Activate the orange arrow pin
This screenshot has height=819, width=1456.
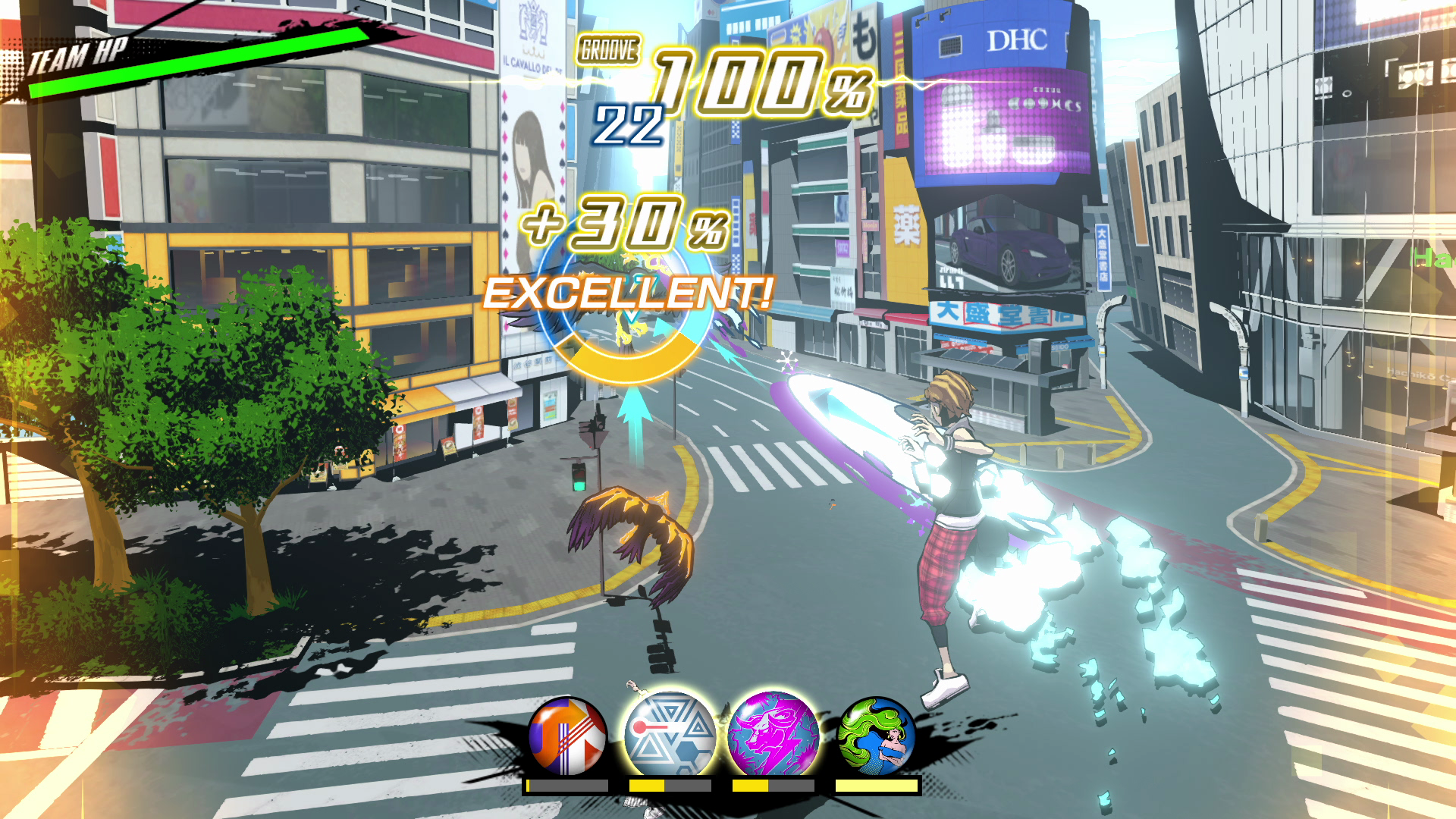tap(567, 736)
